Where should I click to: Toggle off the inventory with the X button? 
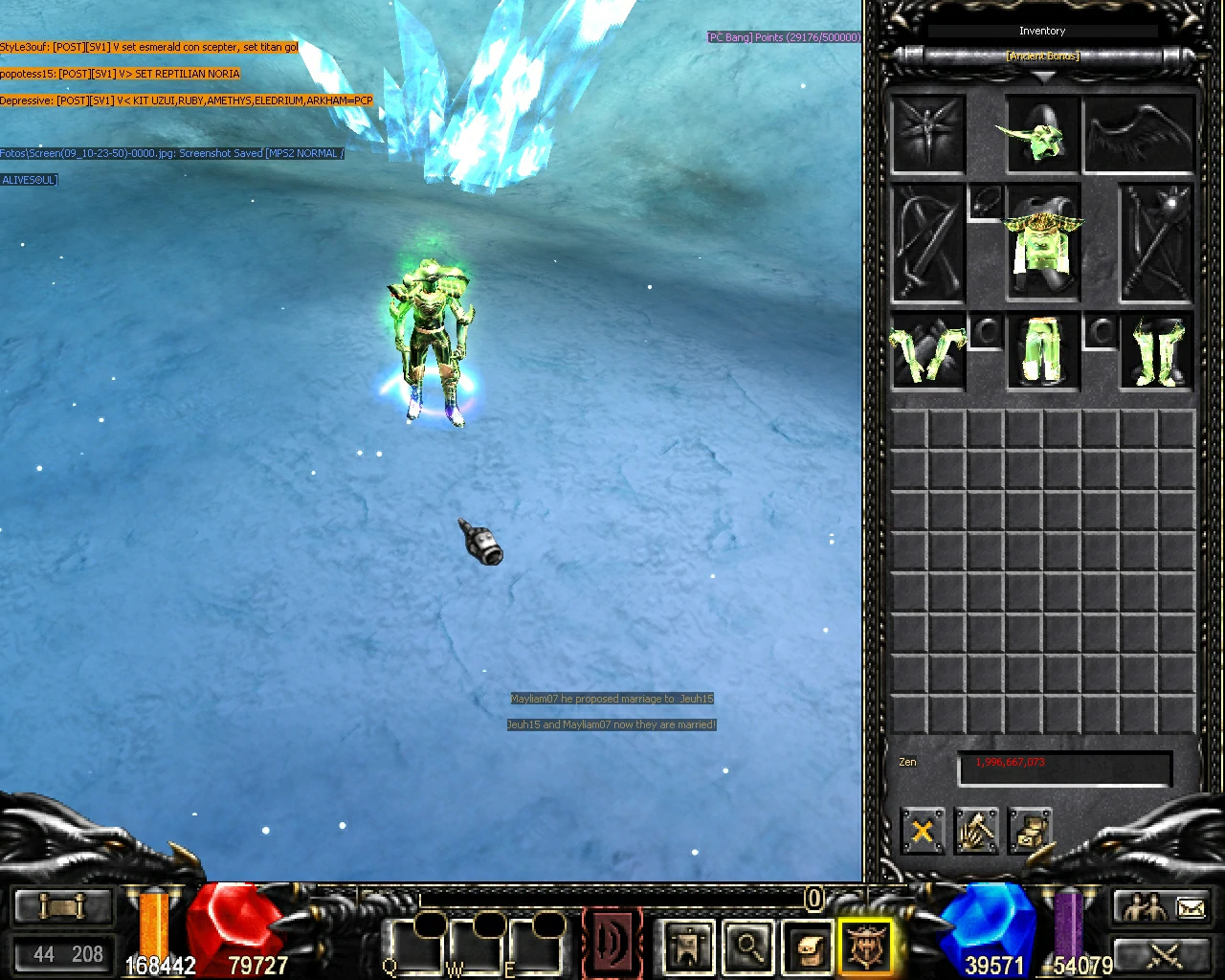point(922,832)
